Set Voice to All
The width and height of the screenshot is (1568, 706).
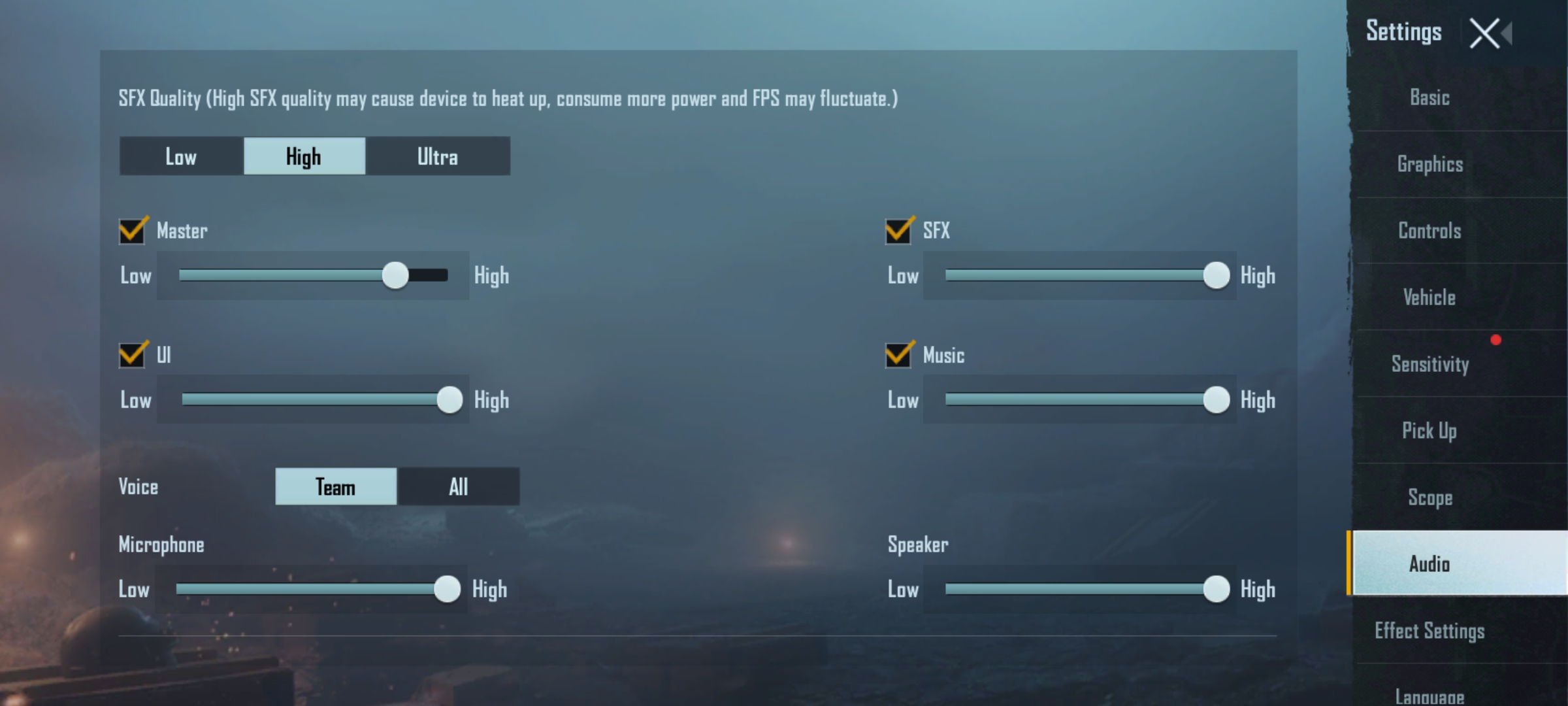coord(458,486)
